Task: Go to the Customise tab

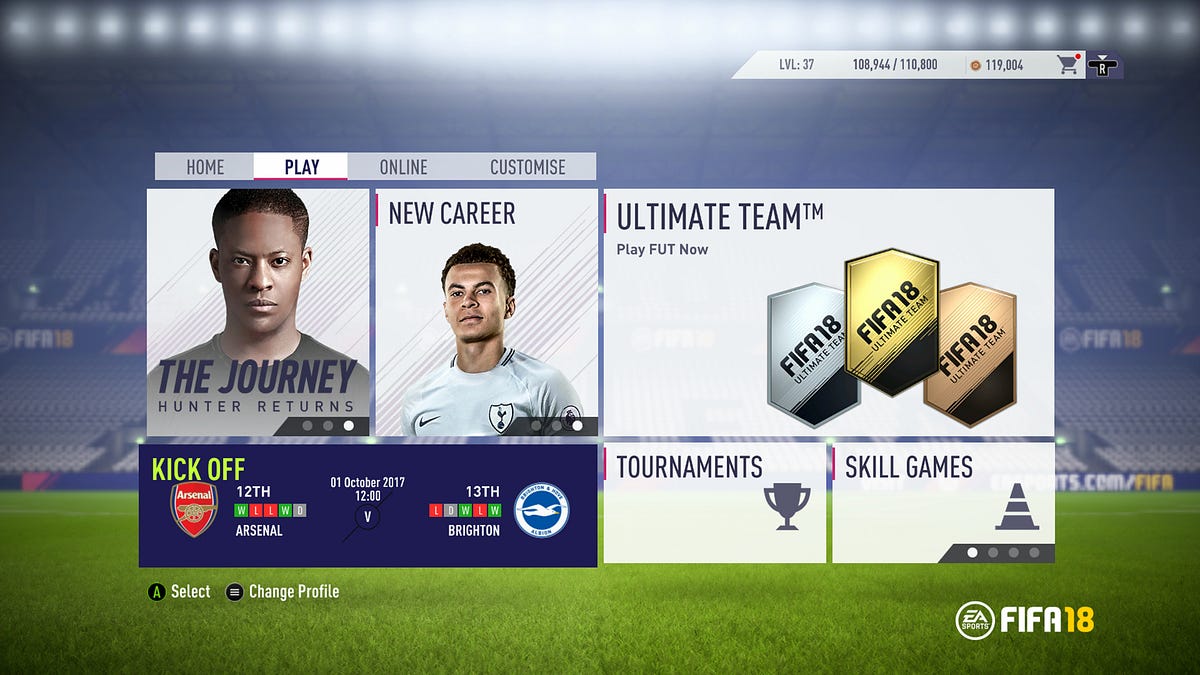Action: click(527, 167)
